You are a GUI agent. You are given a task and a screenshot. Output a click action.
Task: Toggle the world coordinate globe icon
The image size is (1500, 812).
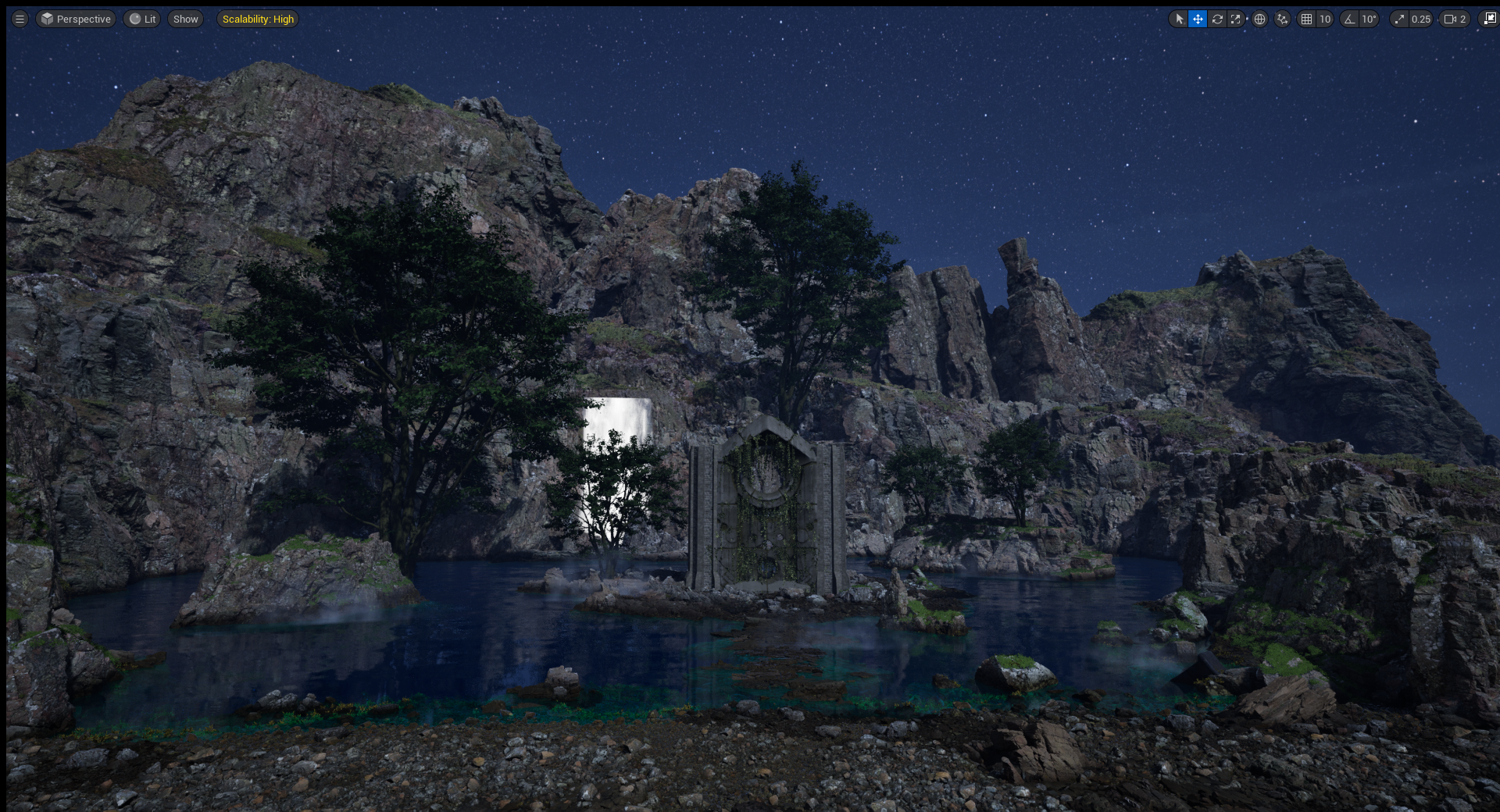pos(1259,19)
